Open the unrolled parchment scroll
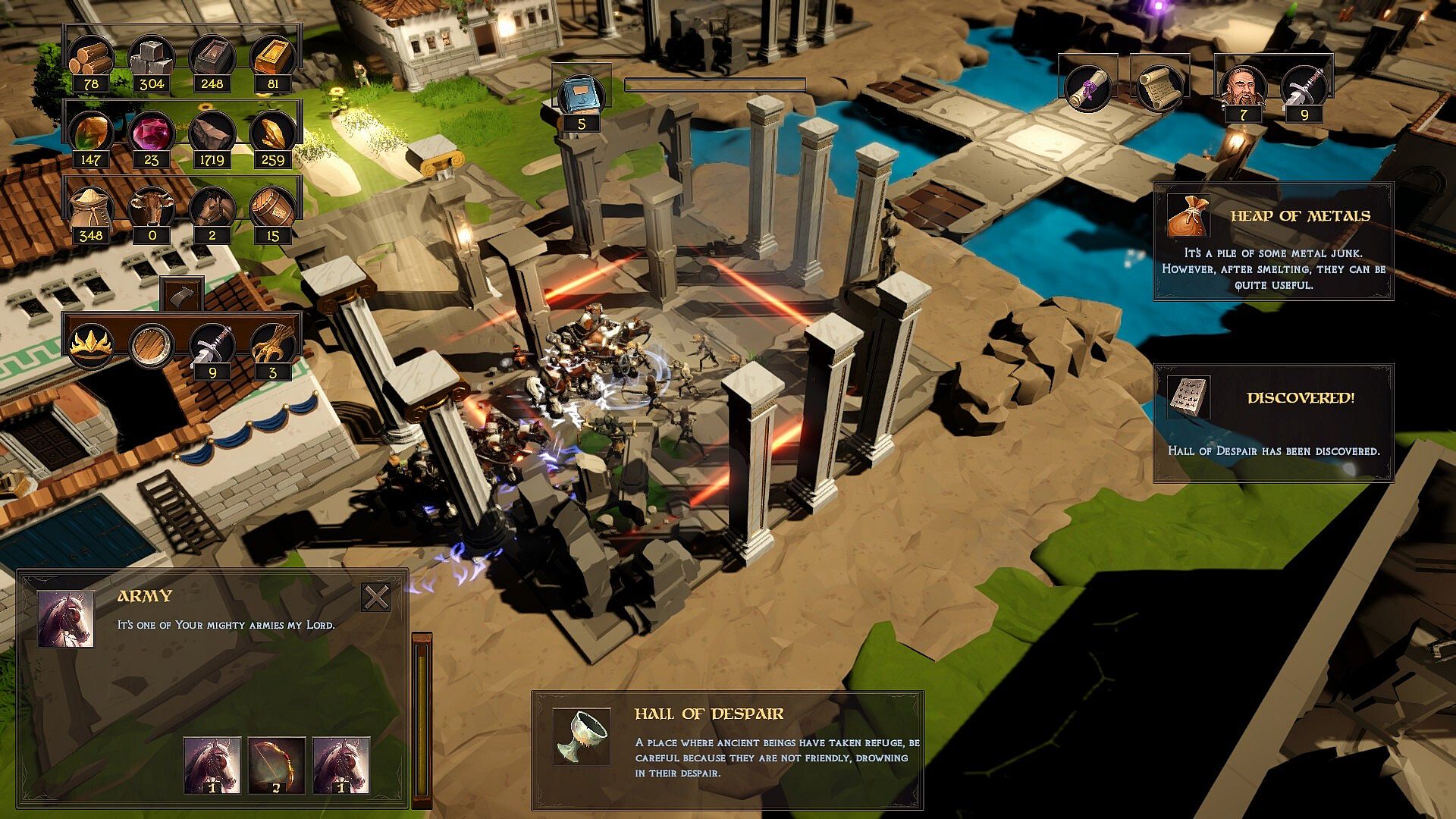The image size is (1456, 819). 1159,86
